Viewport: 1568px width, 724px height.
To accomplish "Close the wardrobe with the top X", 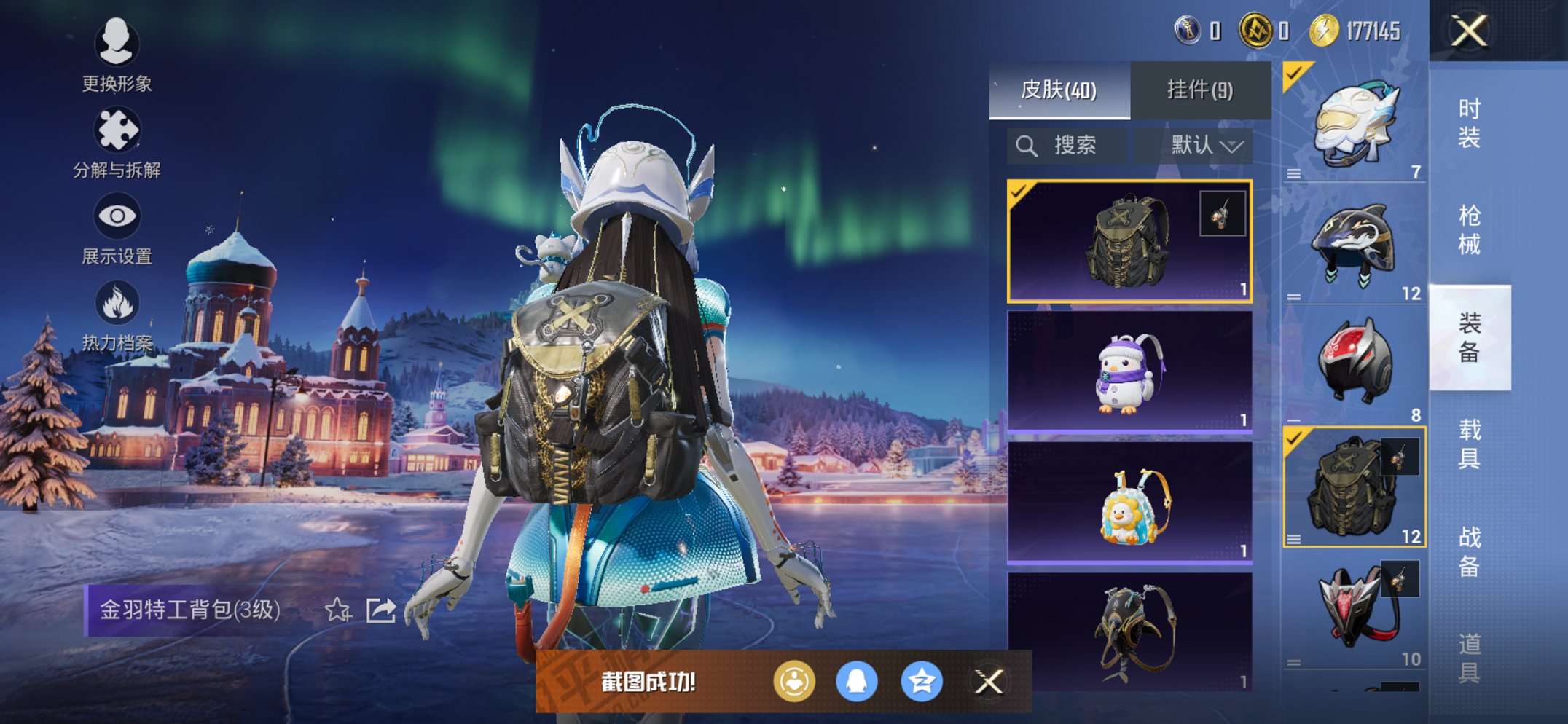I will click(x=1469, y=31).
